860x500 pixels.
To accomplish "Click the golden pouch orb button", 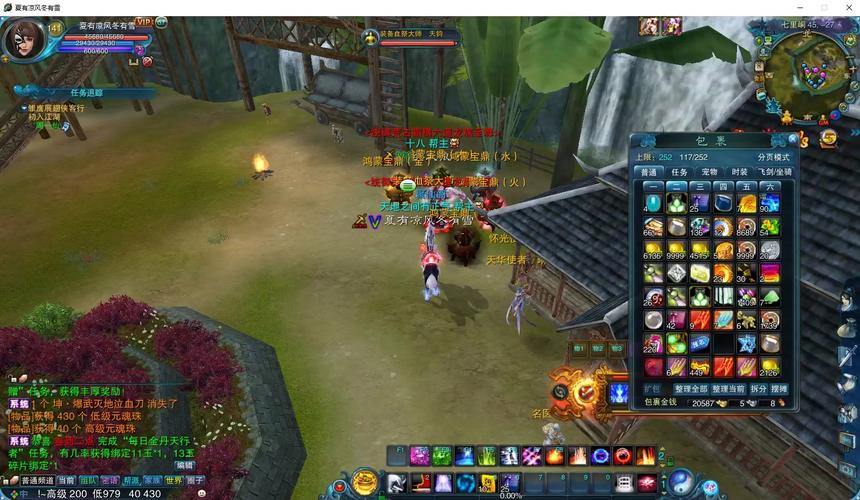I will pos(365,483).
